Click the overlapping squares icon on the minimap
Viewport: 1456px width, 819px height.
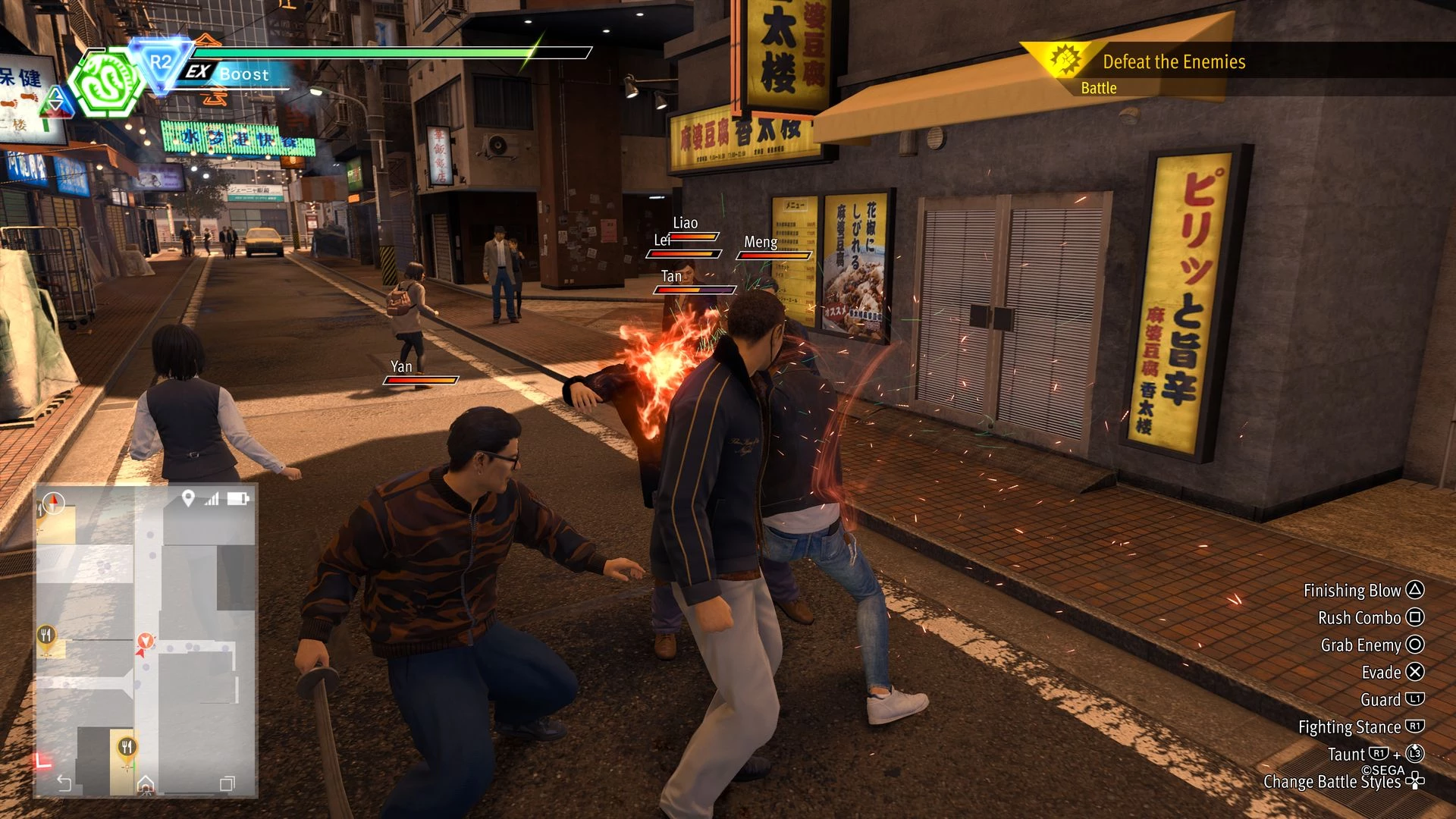227,783
